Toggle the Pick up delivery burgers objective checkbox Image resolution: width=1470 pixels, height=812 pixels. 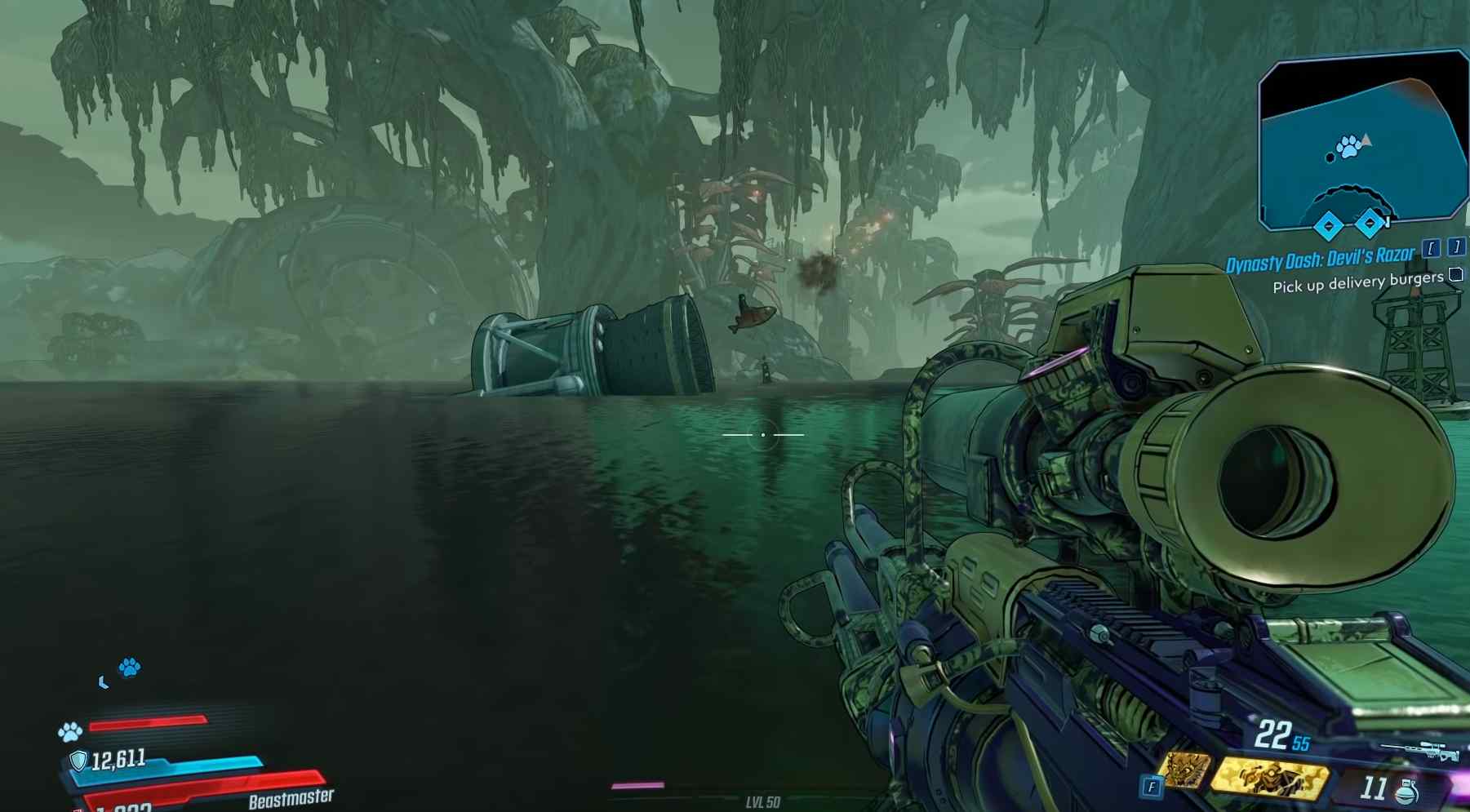(1454, 276)
